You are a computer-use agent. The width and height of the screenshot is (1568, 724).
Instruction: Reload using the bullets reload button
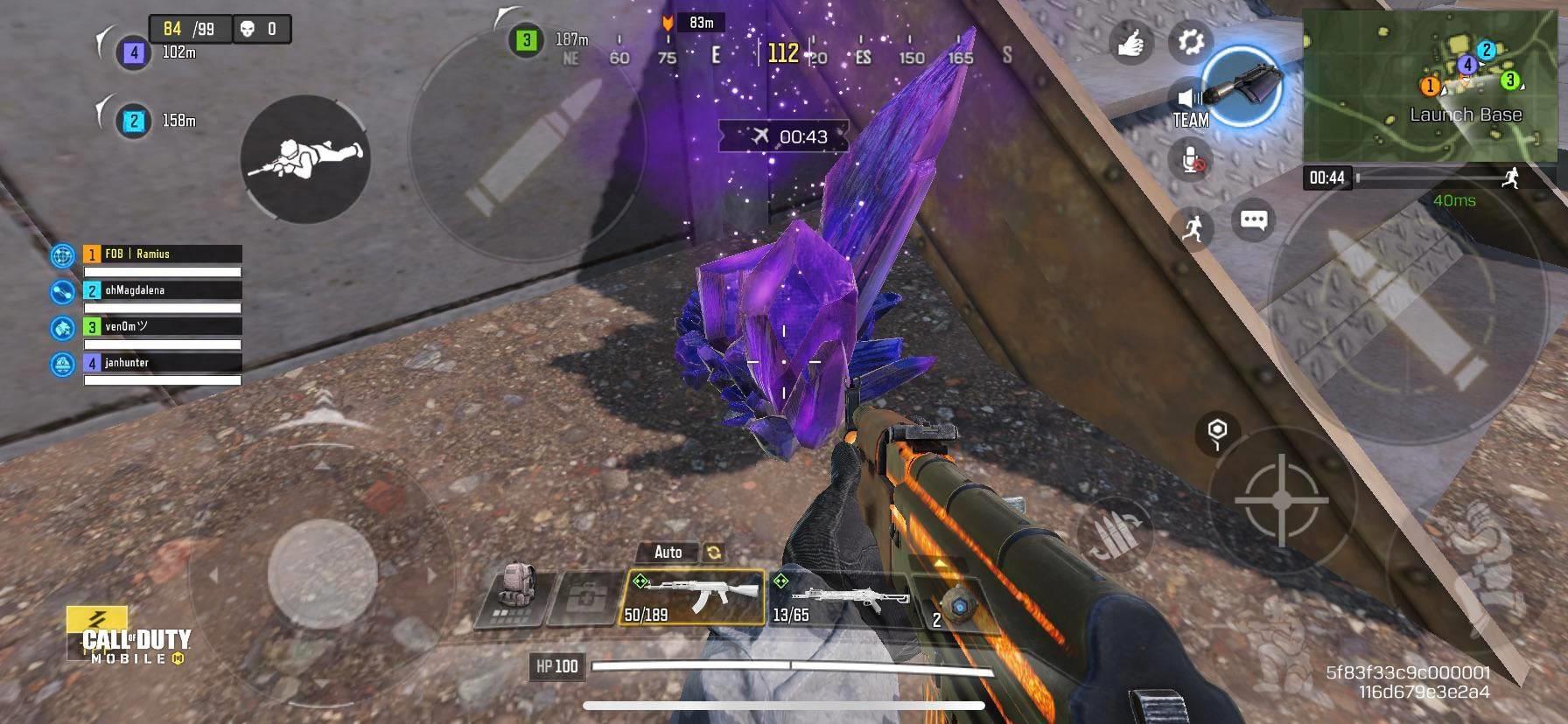point(1115,534)
